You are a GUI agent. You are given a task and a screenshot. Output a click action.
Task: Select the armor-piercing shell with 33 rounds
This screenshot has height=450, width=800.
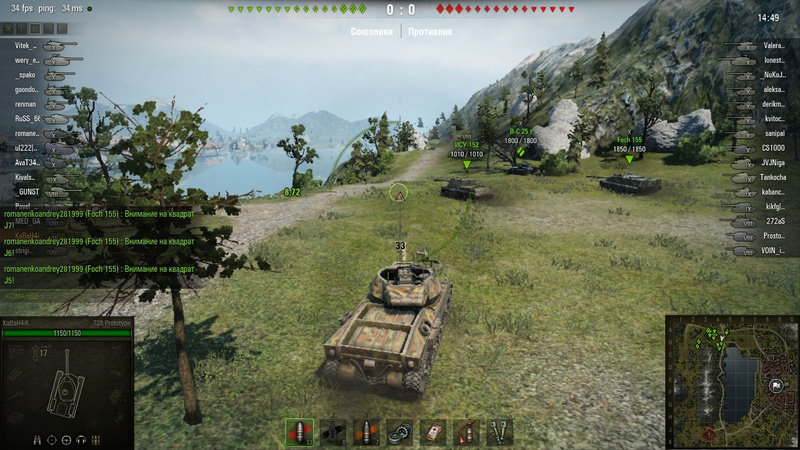(x=299, y=431)
